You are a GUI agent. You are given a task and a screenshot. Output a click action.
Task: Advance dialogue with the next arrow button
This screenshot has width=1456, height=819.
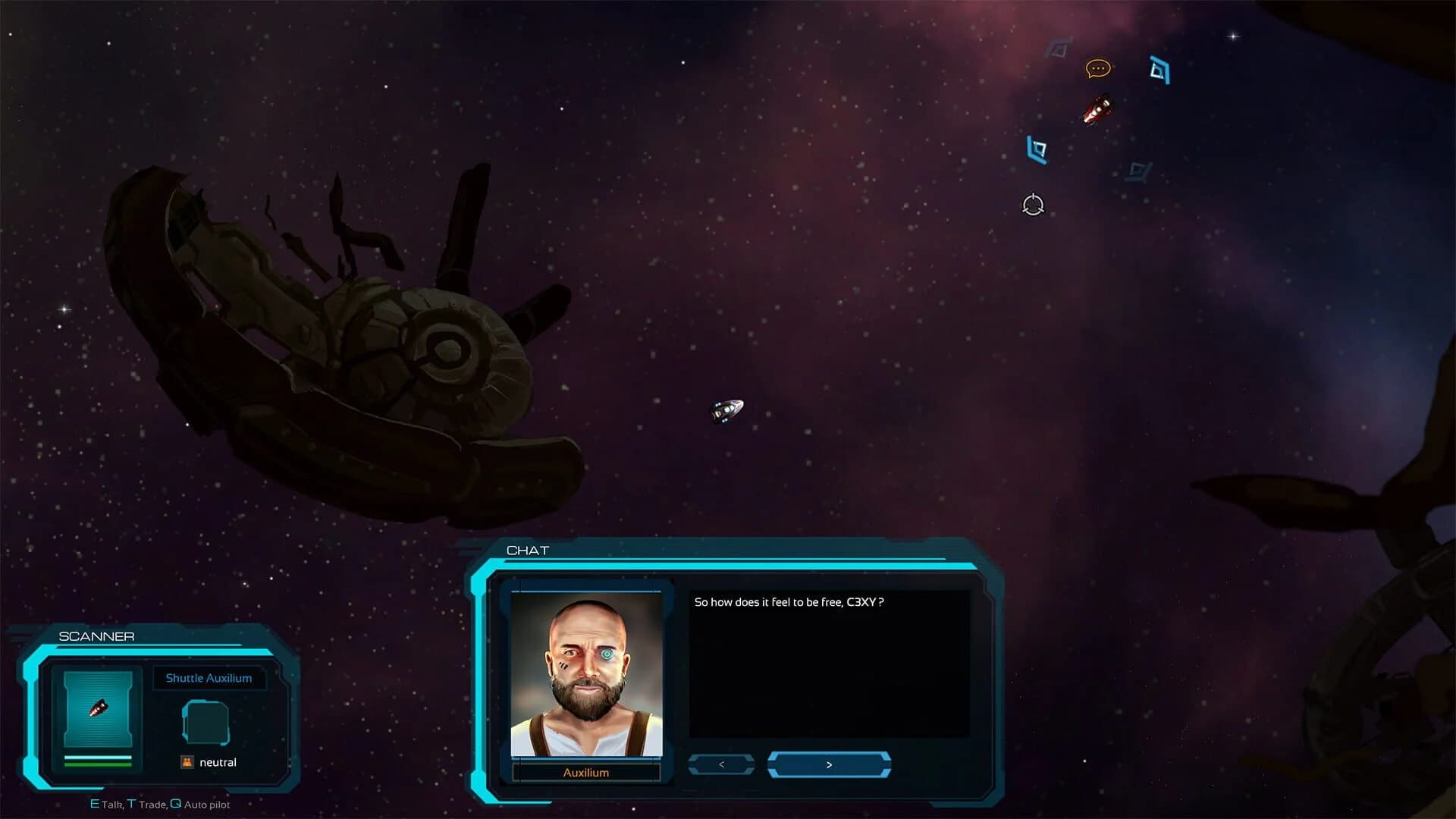[830, 764]
